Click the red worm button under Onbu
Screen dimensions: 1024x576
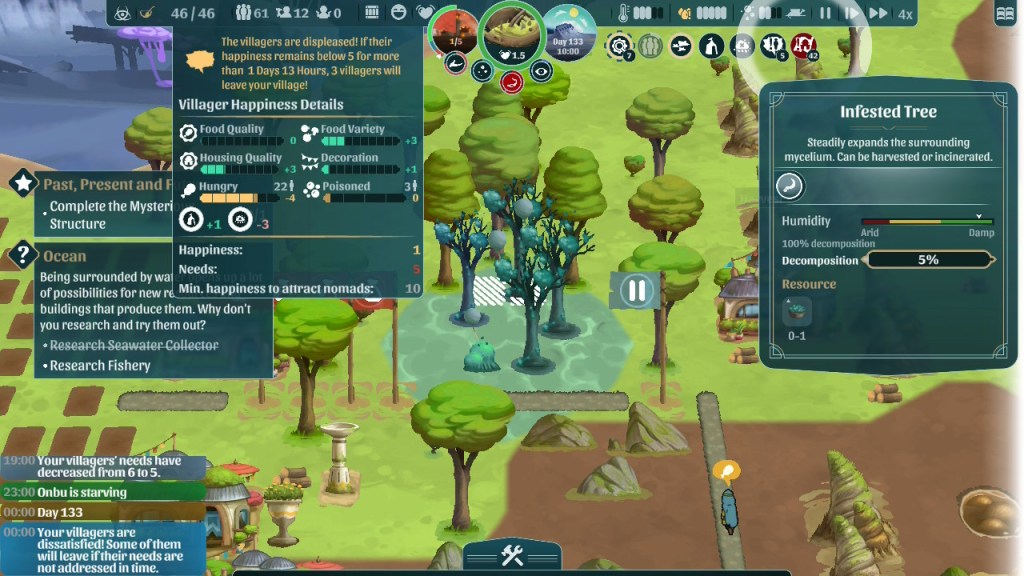tap(511, 81)
